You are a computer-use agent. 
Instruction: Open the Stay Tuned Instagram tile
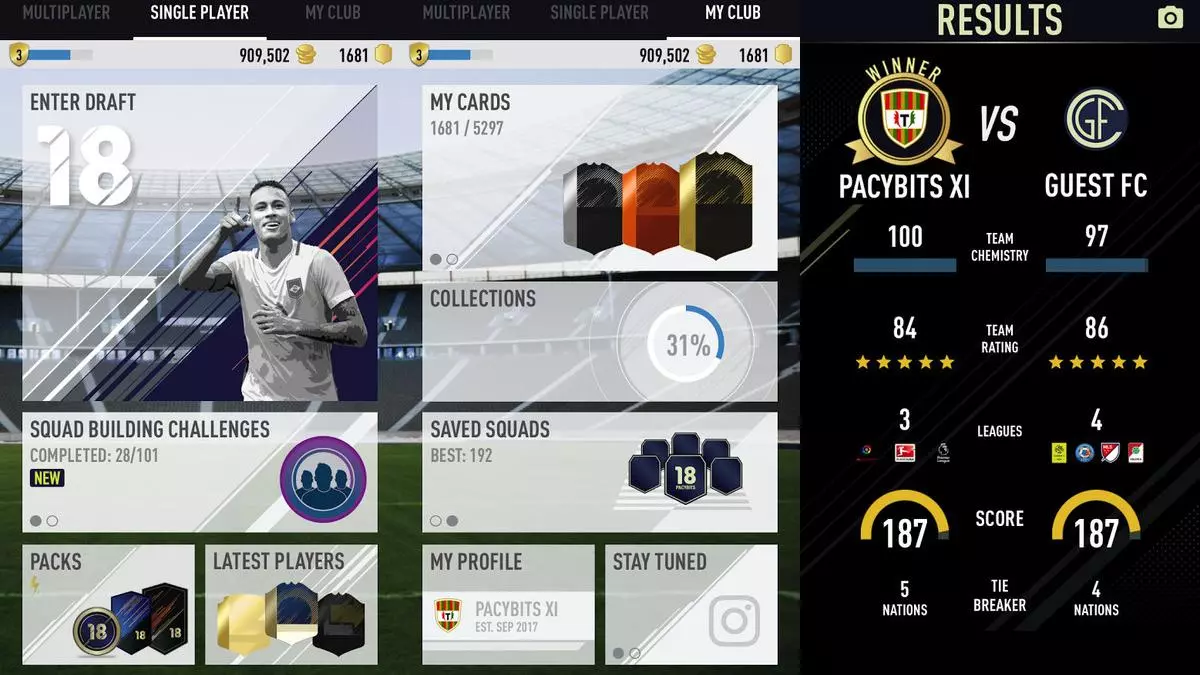click(x=691, y=604)
